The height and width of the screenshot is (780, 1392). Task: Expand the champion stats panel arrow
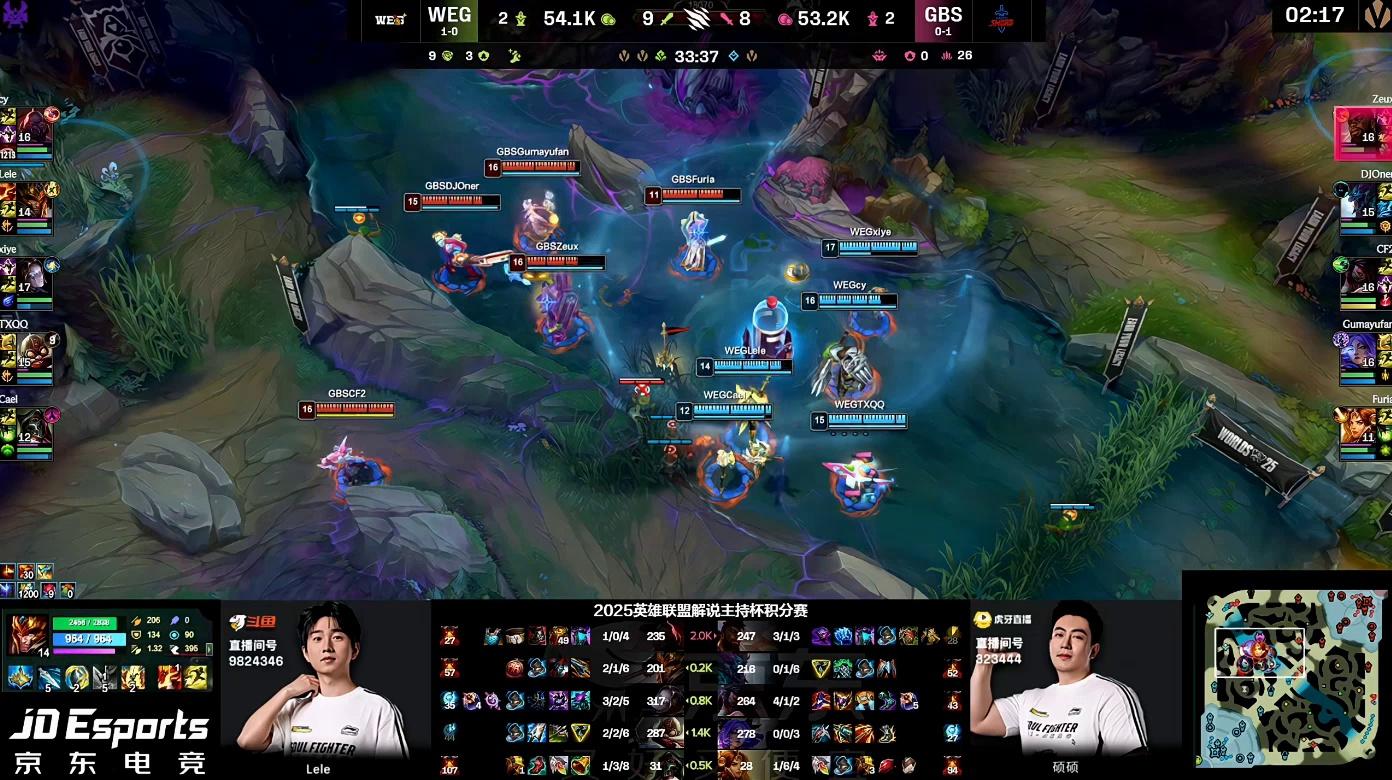click(209, 650)
